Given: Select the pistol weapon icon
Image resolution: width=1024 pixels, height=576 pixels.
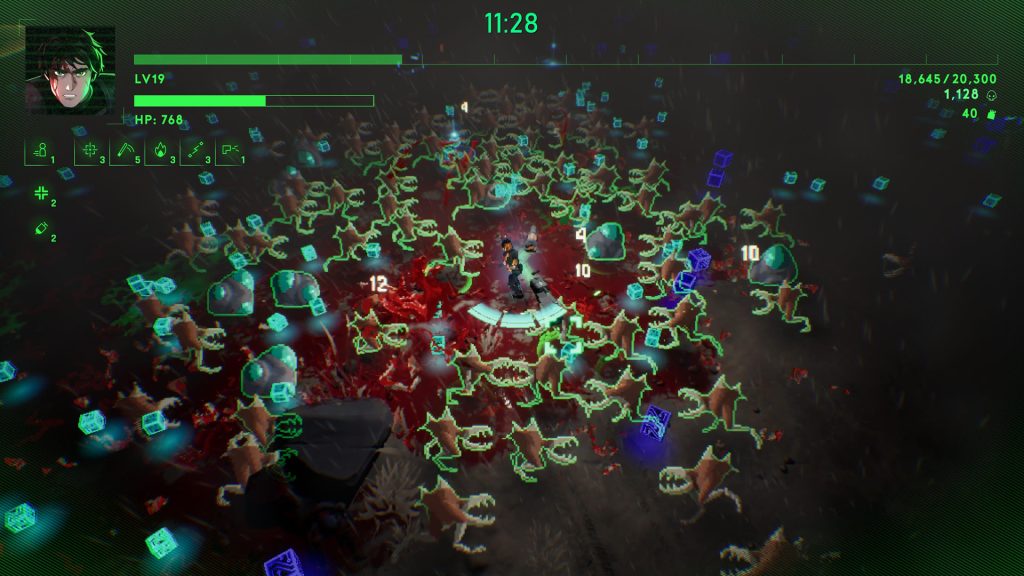Looking at the screenshot, I should coord(229,151).
